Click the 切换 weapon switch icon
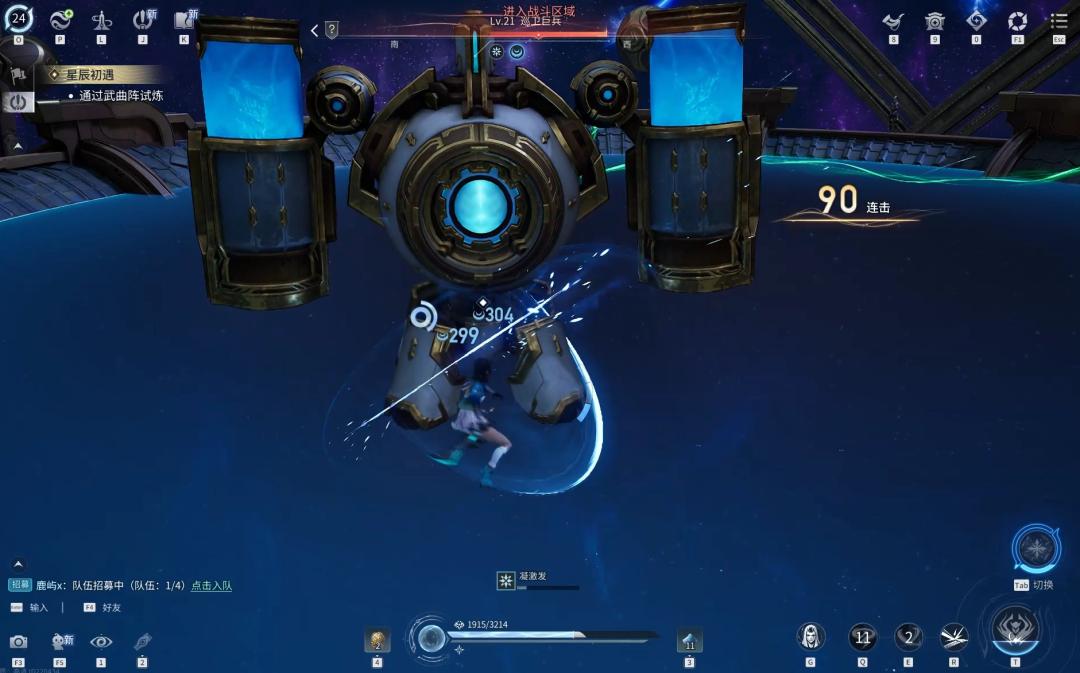 click(1036, 548)
